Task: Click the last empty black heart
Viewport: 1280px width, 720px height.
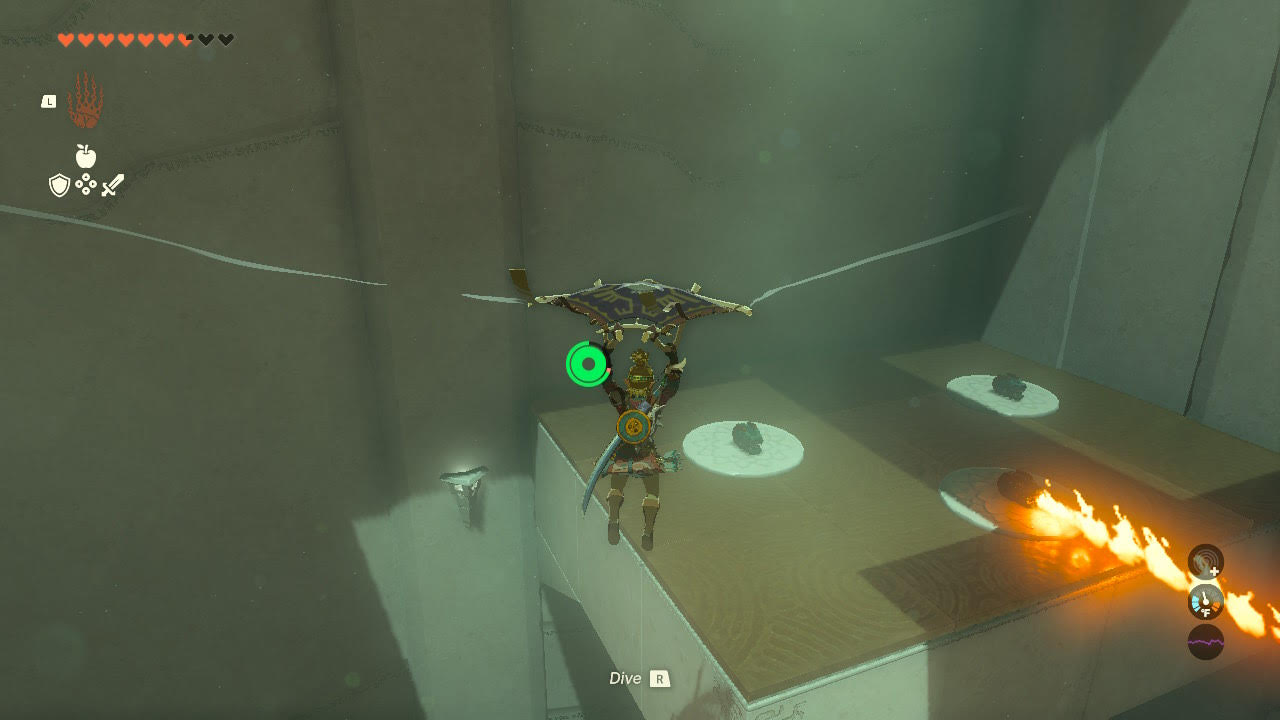Action: tap(226, 39)
